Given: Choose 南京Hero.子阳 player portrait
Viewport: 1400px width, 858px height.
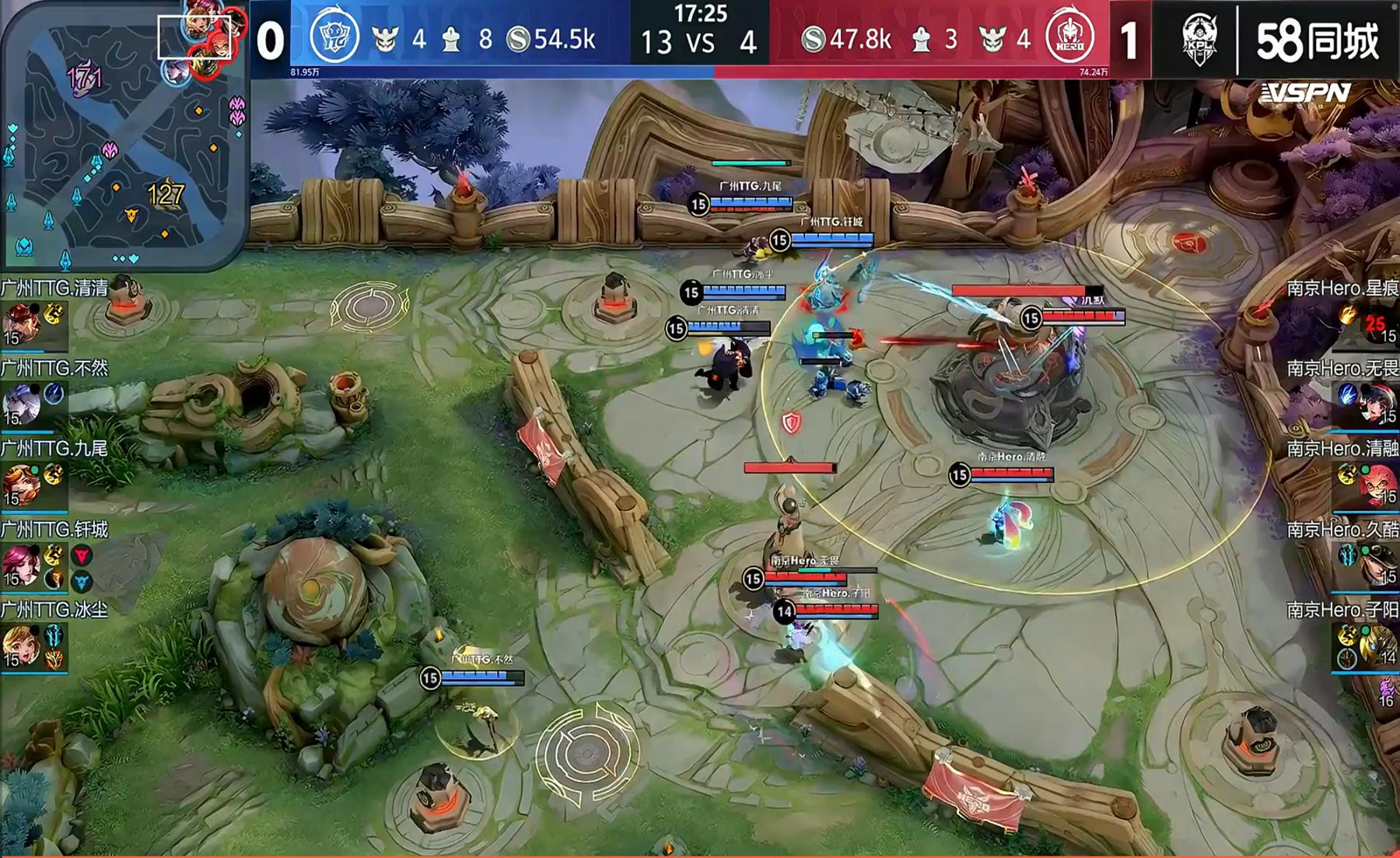Looking at the screenshot, I should click(1378, 646).
